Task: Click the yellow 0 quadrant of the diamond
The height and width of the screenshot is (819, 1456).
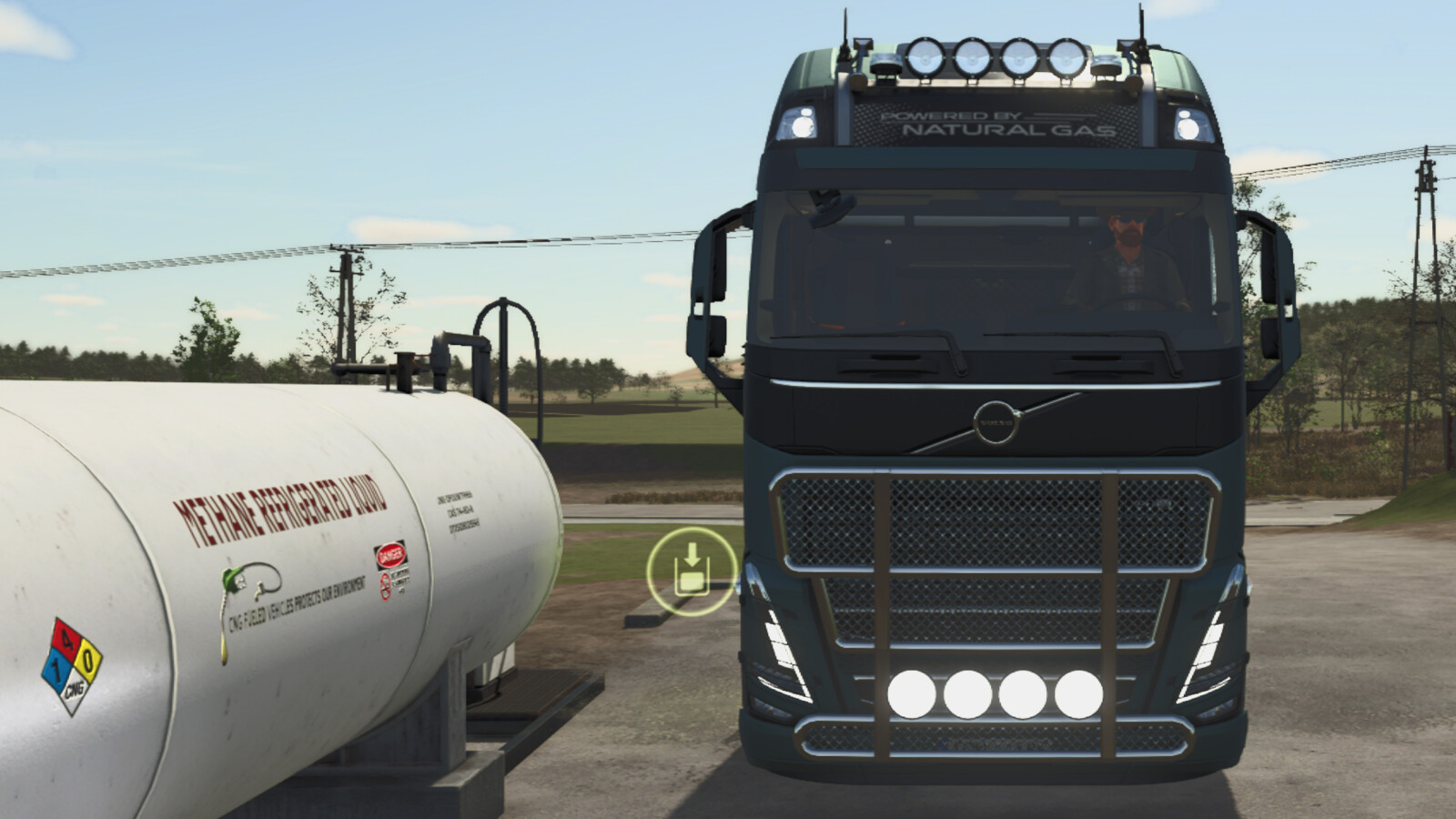Action: pyautogui.click(x=90, y=657)
